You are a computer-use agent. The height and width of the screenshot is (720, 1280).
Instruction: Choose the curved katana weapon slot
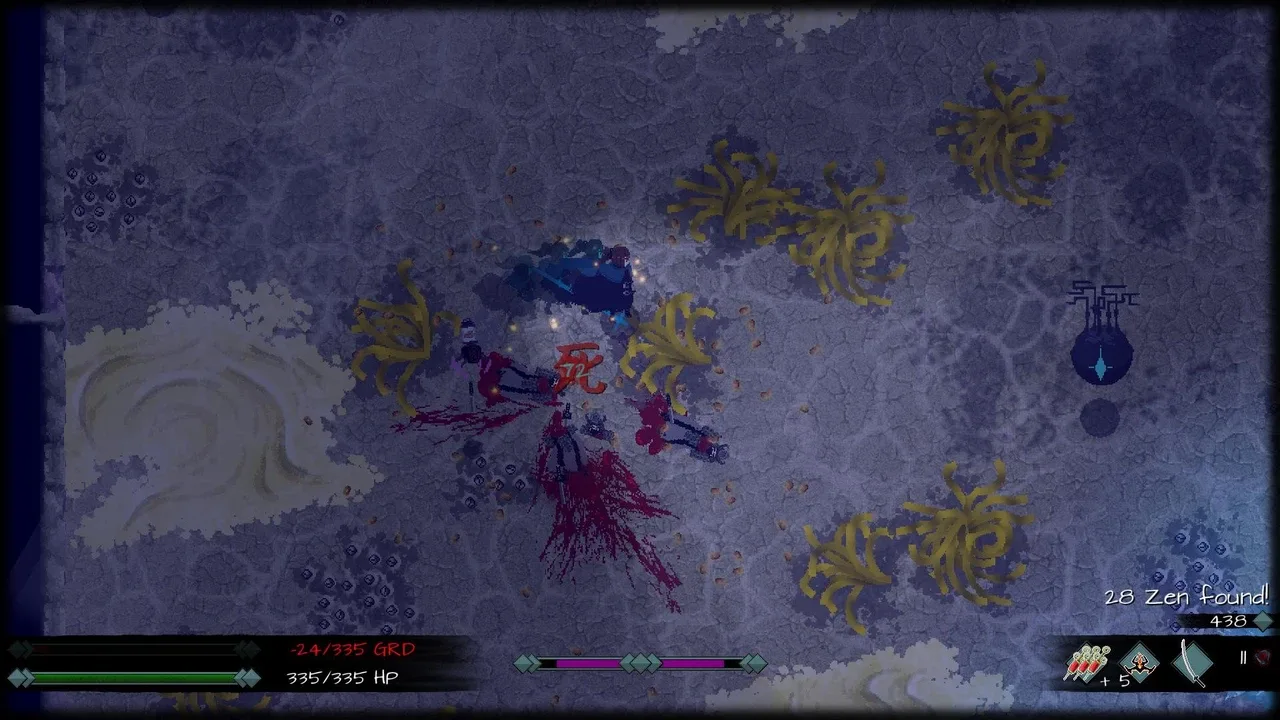(x=1193, y=662)
